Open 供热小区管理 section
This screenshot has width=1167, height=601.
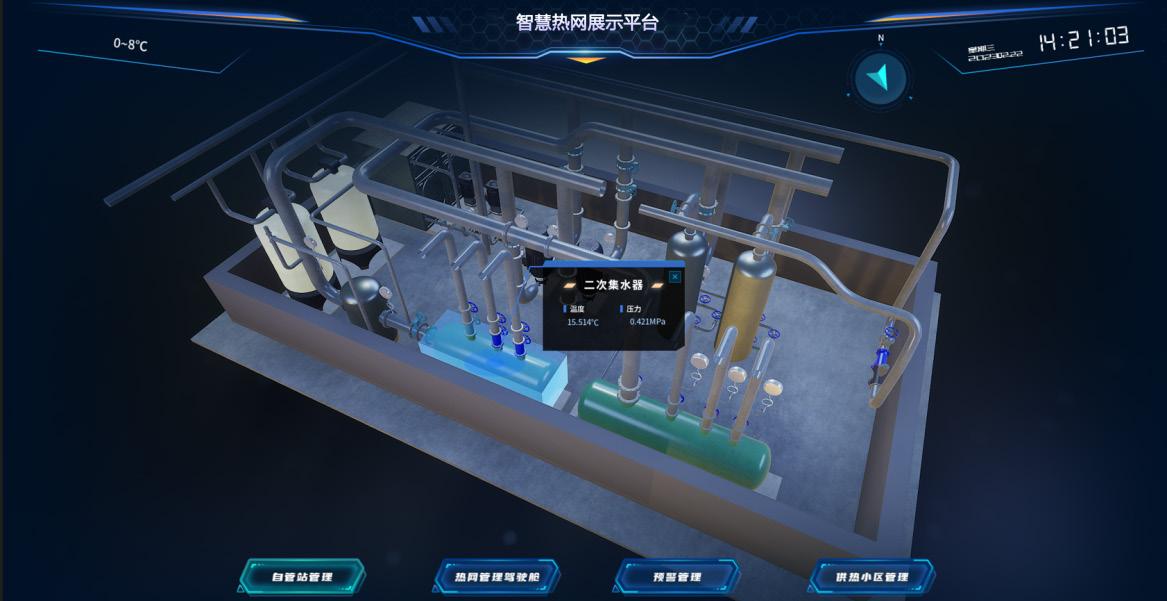click(872, 577)
